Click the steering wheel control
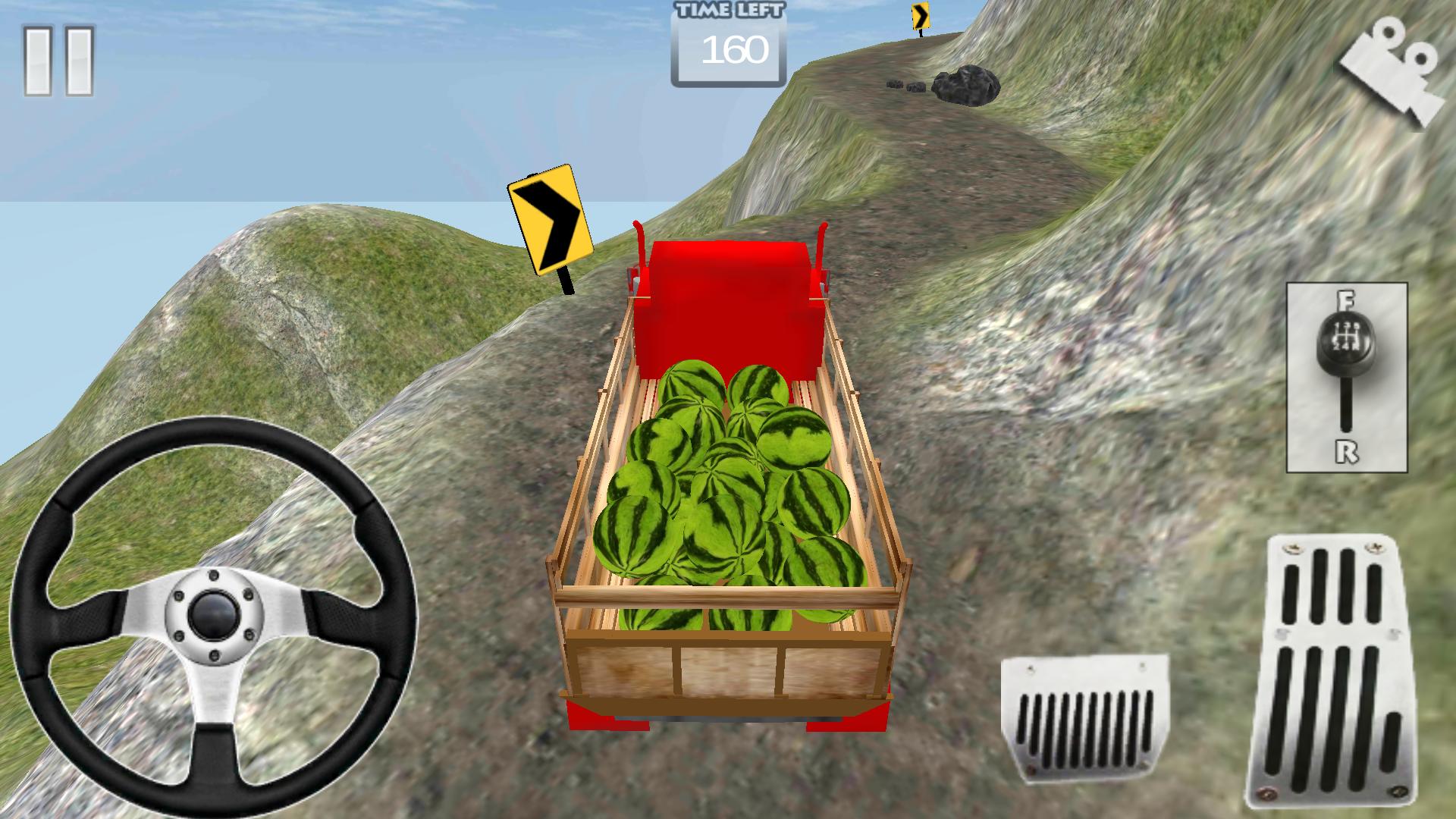 coord(212,616)
